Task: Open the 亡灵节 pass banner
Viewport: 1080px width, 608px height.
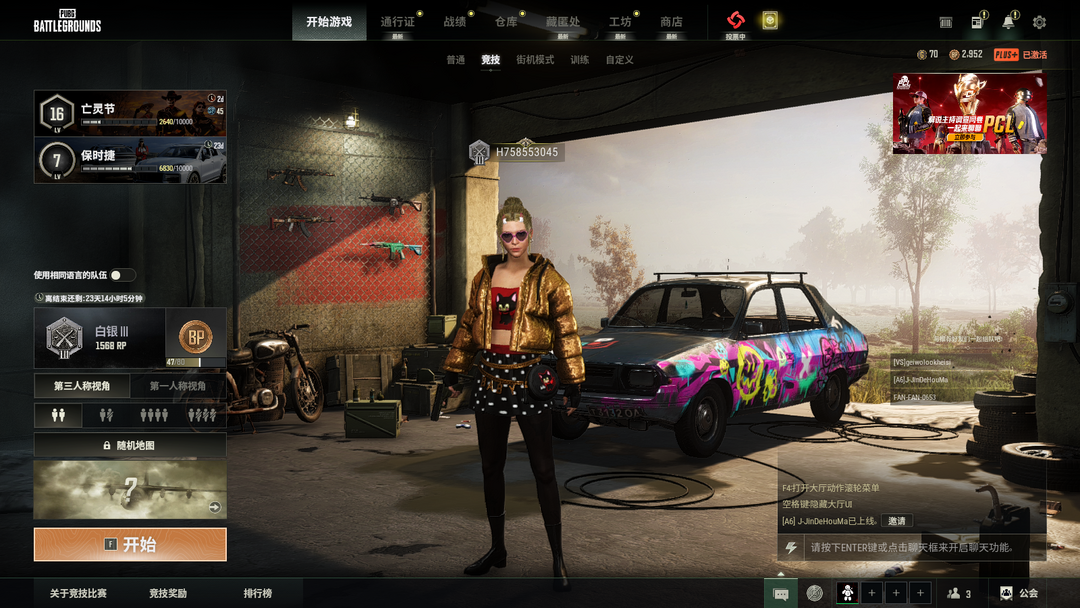Action: [130, 113]
